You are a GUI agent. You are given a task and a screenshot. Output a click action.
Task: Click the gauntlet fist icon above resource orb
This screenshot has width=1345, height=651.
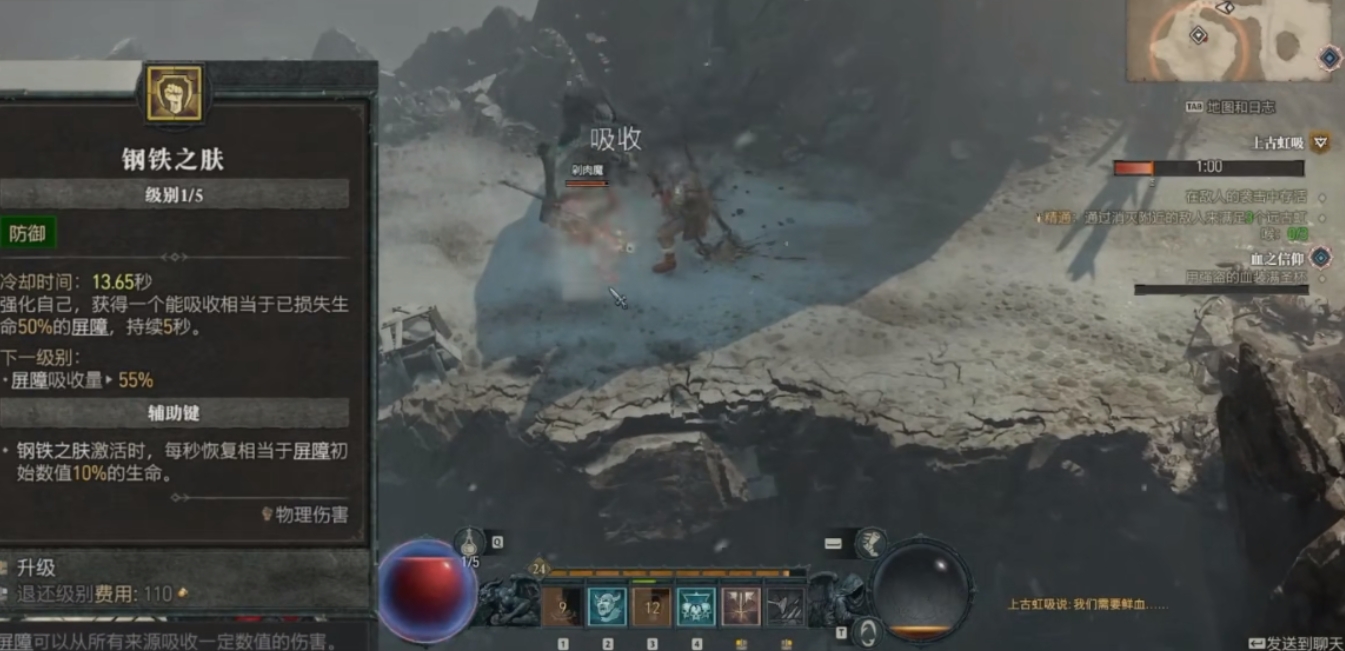tap(871, 542)
